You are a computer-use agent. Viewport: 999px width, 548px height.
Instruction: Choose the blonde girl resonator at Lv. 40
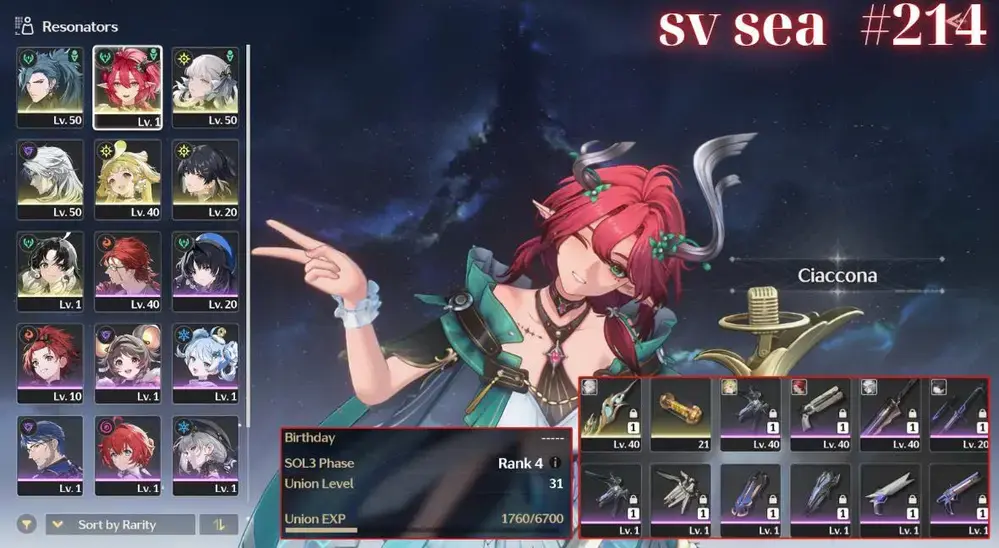(x=127, y=179)
